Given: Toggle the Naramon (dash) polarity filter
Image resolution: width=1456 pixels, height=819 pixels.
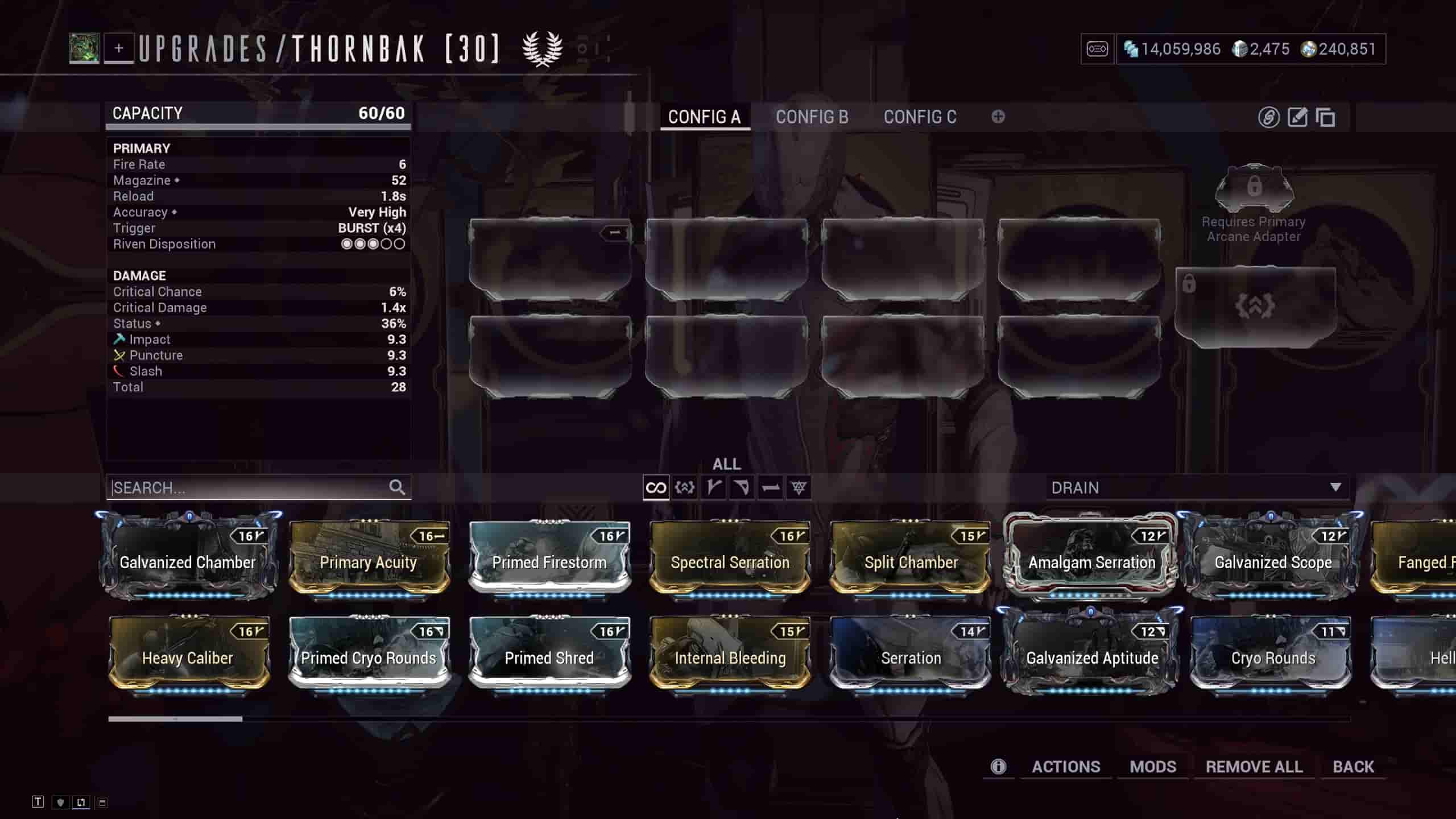Looking at the screenshot, I should (x=771, y=487).
